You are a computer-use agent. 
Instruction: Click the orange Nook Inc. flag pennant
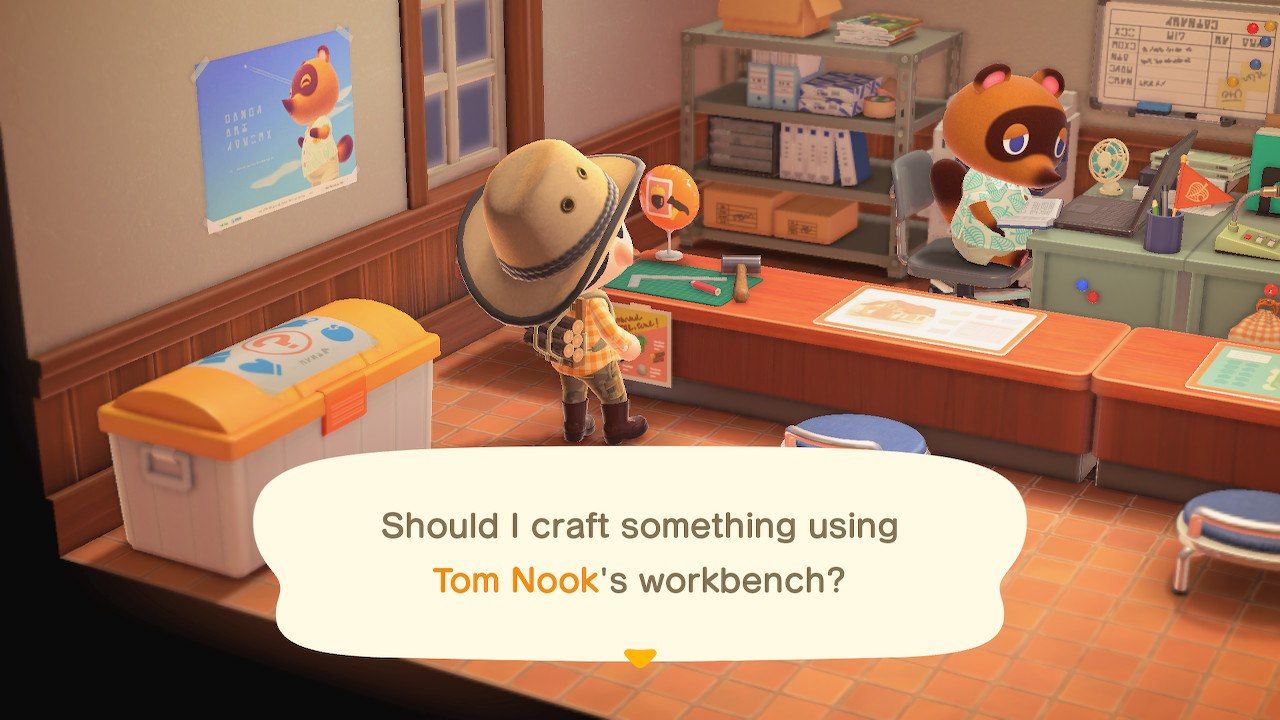pos(1199,187)
